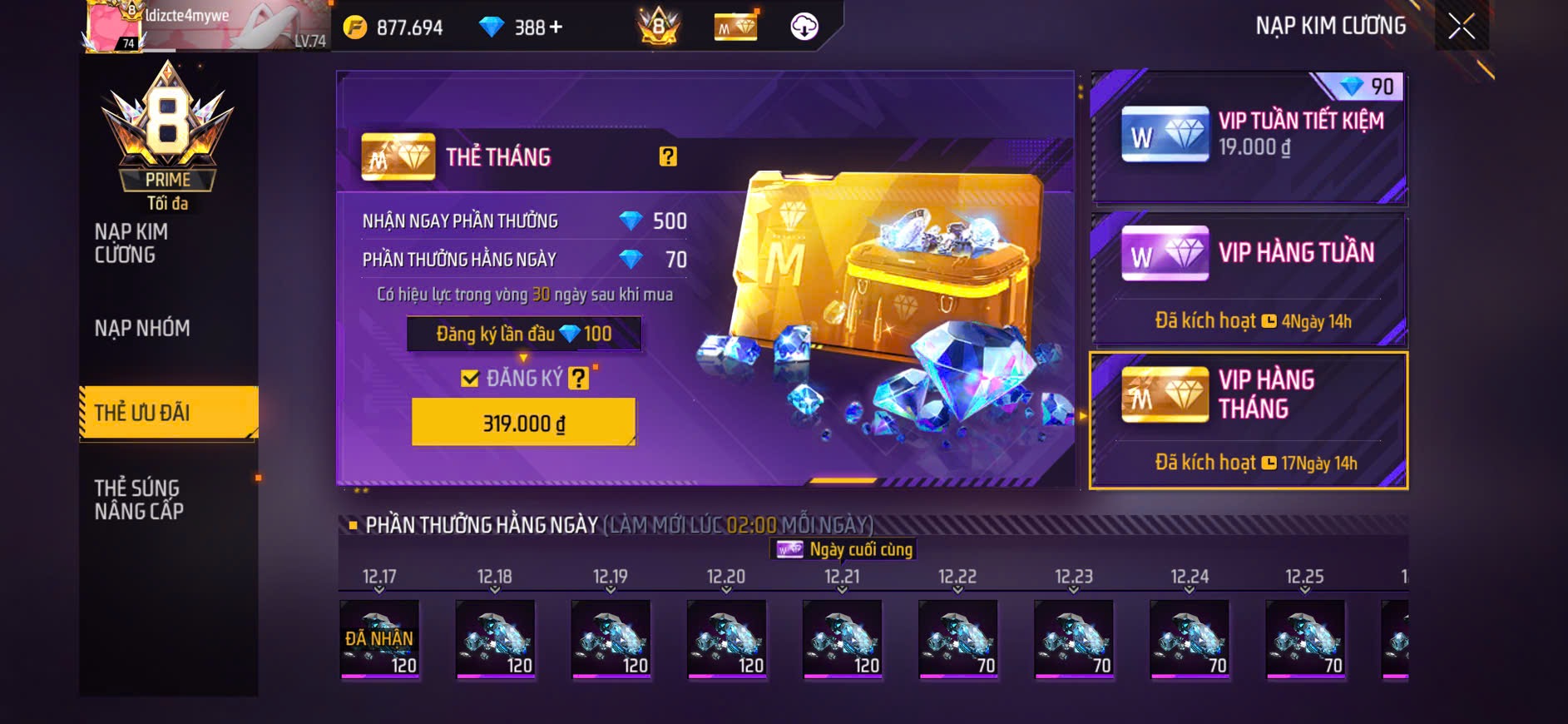
Task: Click the Prime 8 crown icon in top bar
Action: (658, 27)
